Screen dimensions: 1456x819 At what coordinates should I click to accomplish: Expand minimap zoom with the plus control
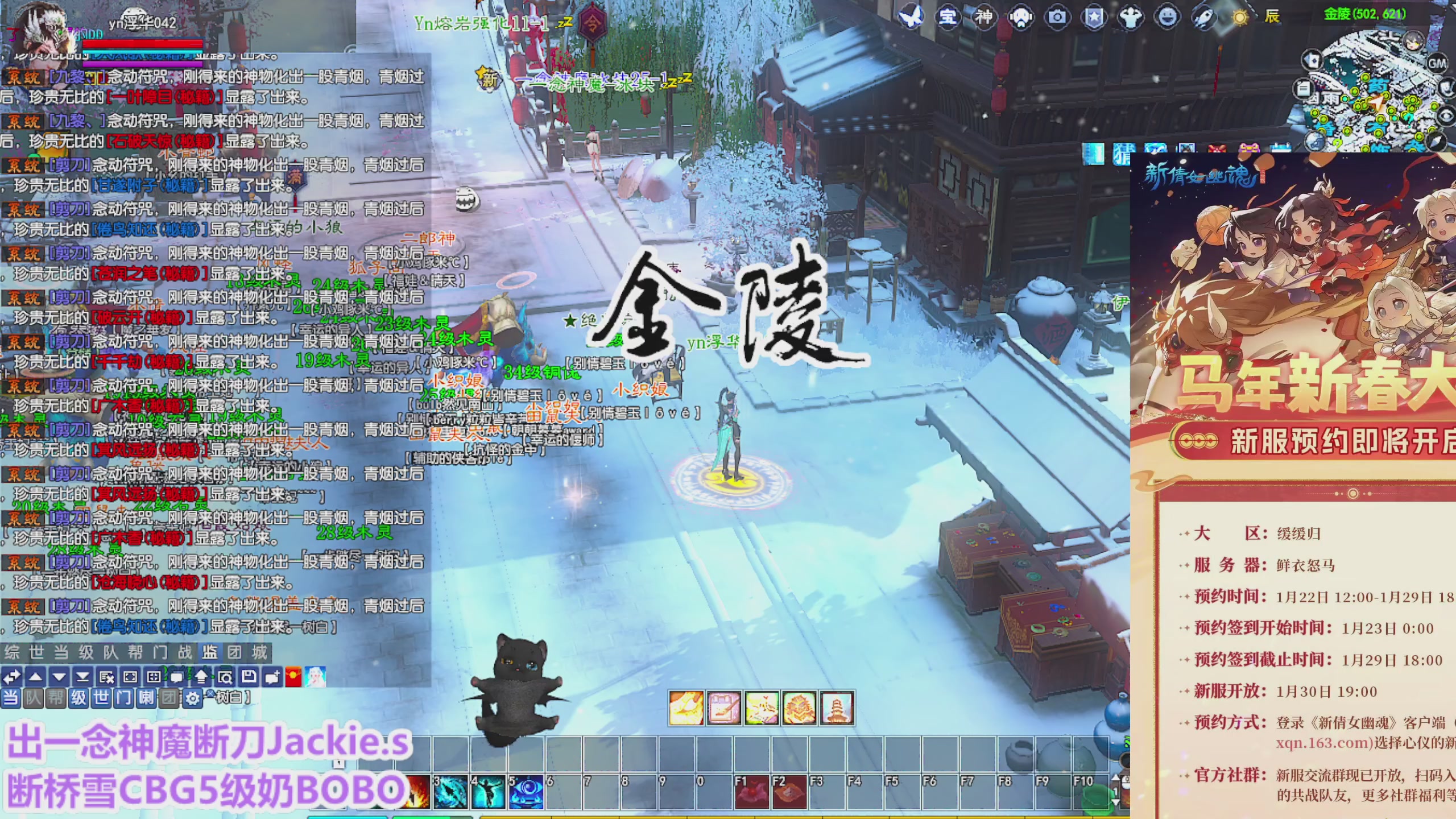tap(1447, 115)
